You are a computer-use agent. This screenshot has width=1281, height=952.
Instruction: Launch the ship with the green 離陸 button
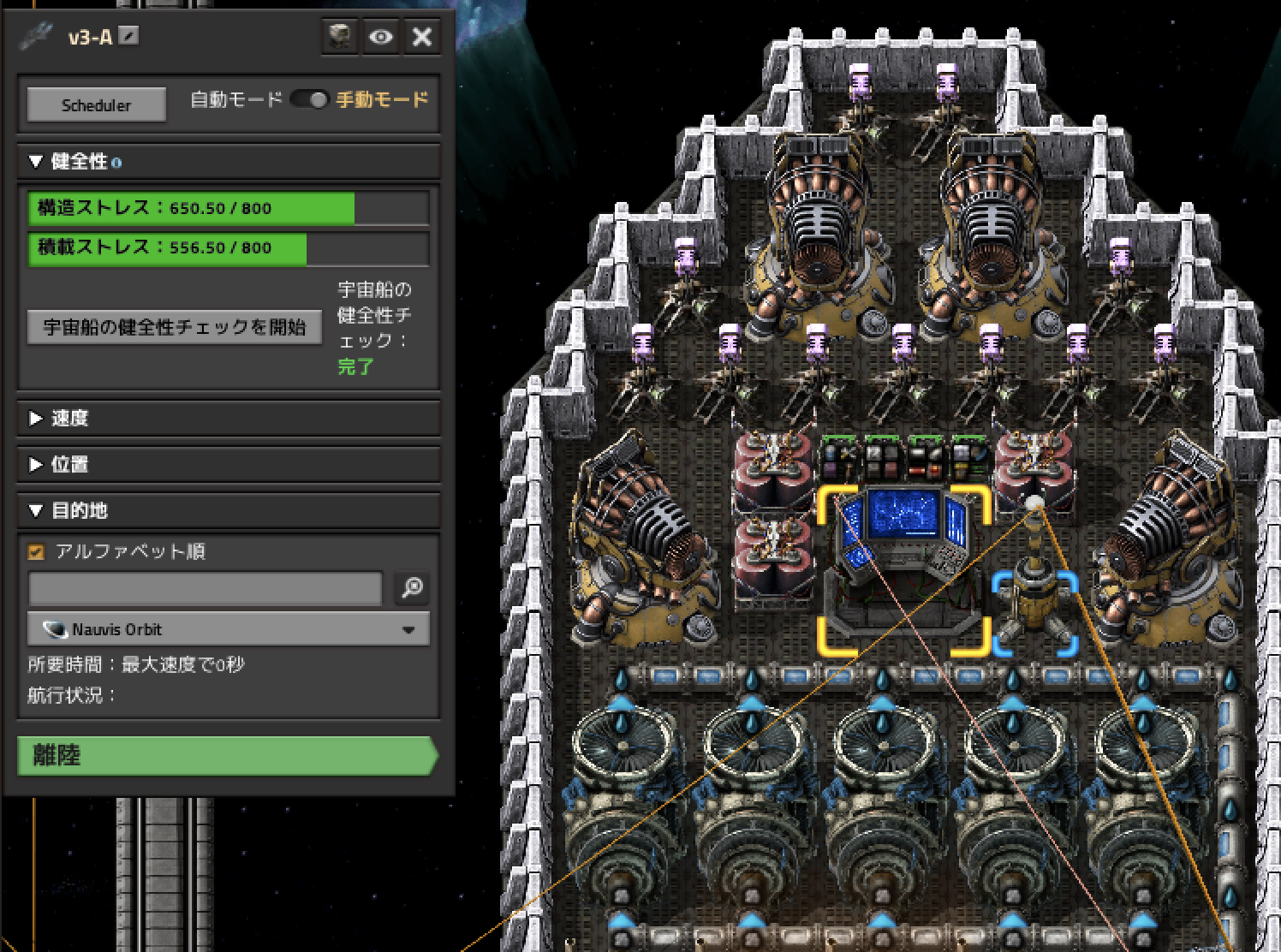(226, 756)
